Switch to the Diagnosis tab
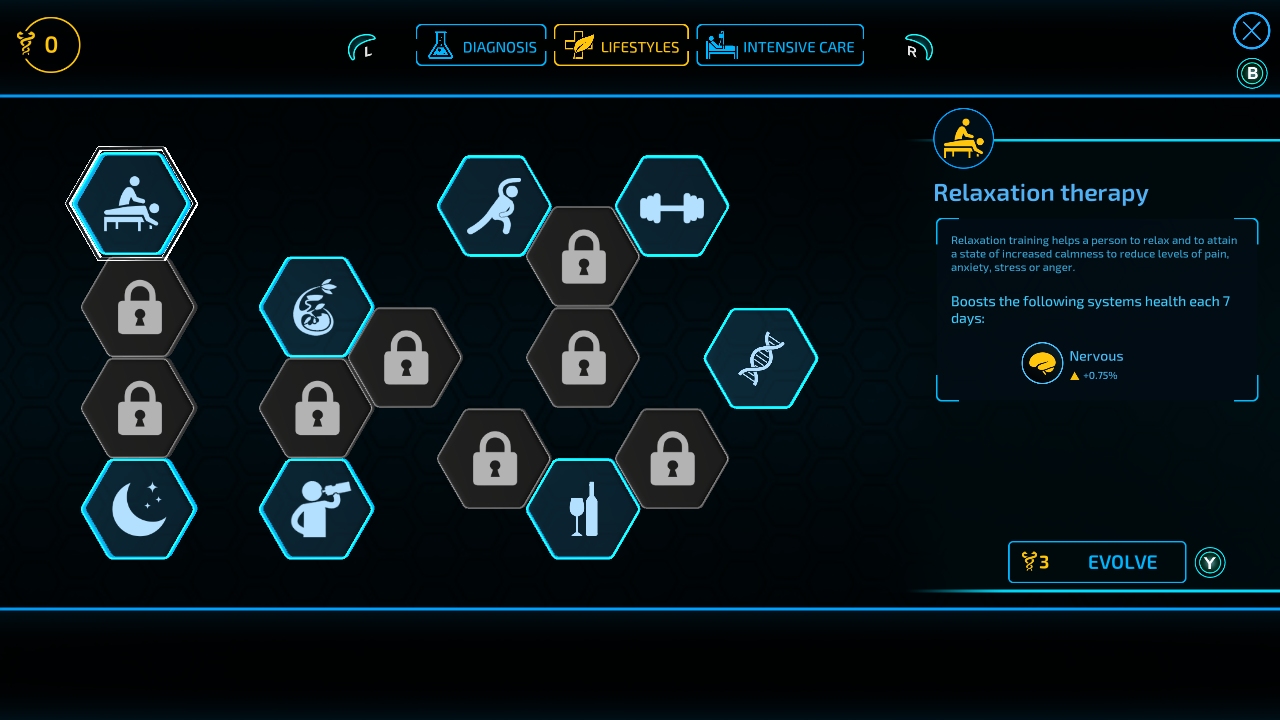Viewport: 1280px width, 720px height. [x=481, y=46]
